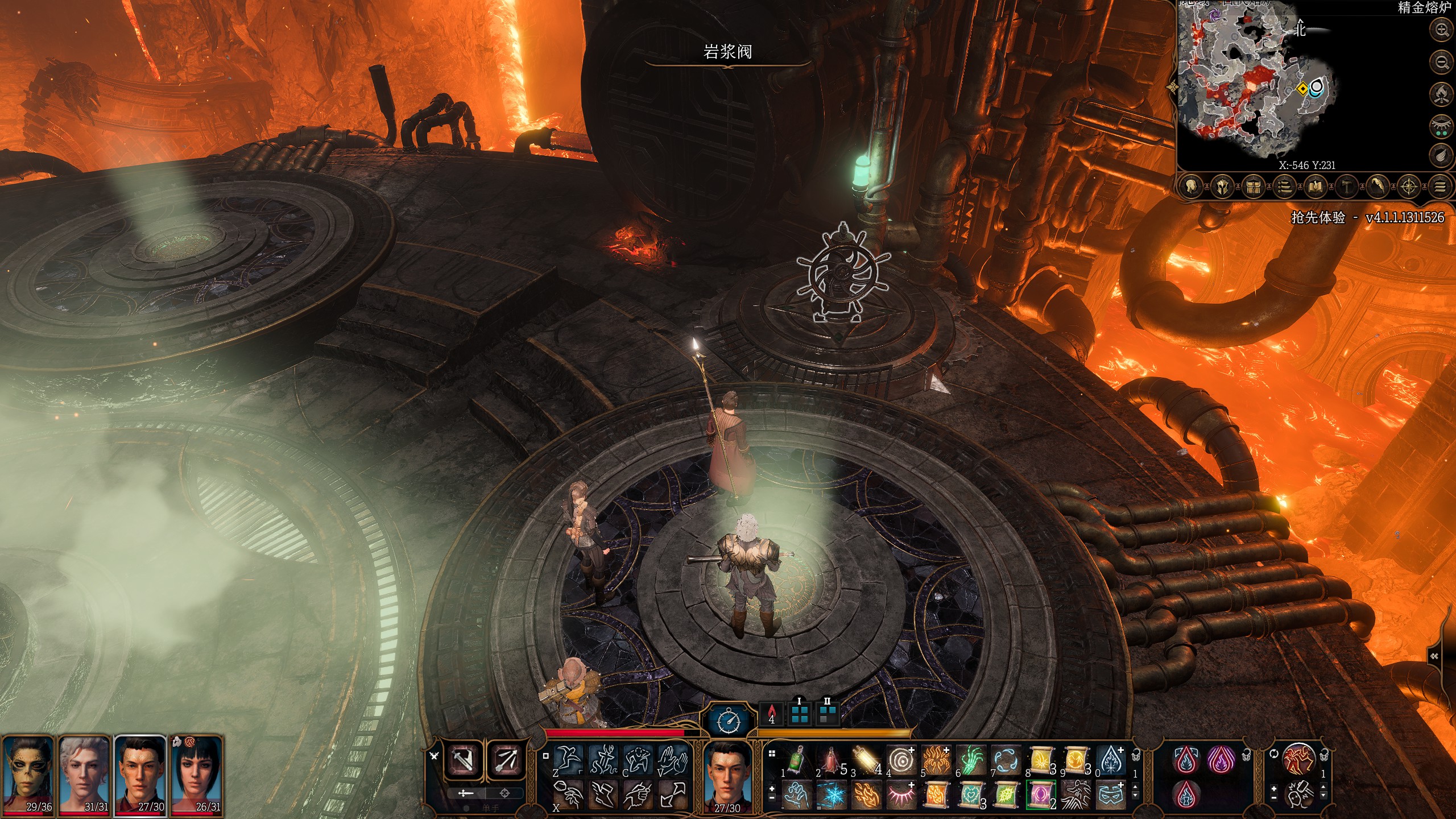
Task: Cast the green skeletal hand spell
Action: [971, 760]
